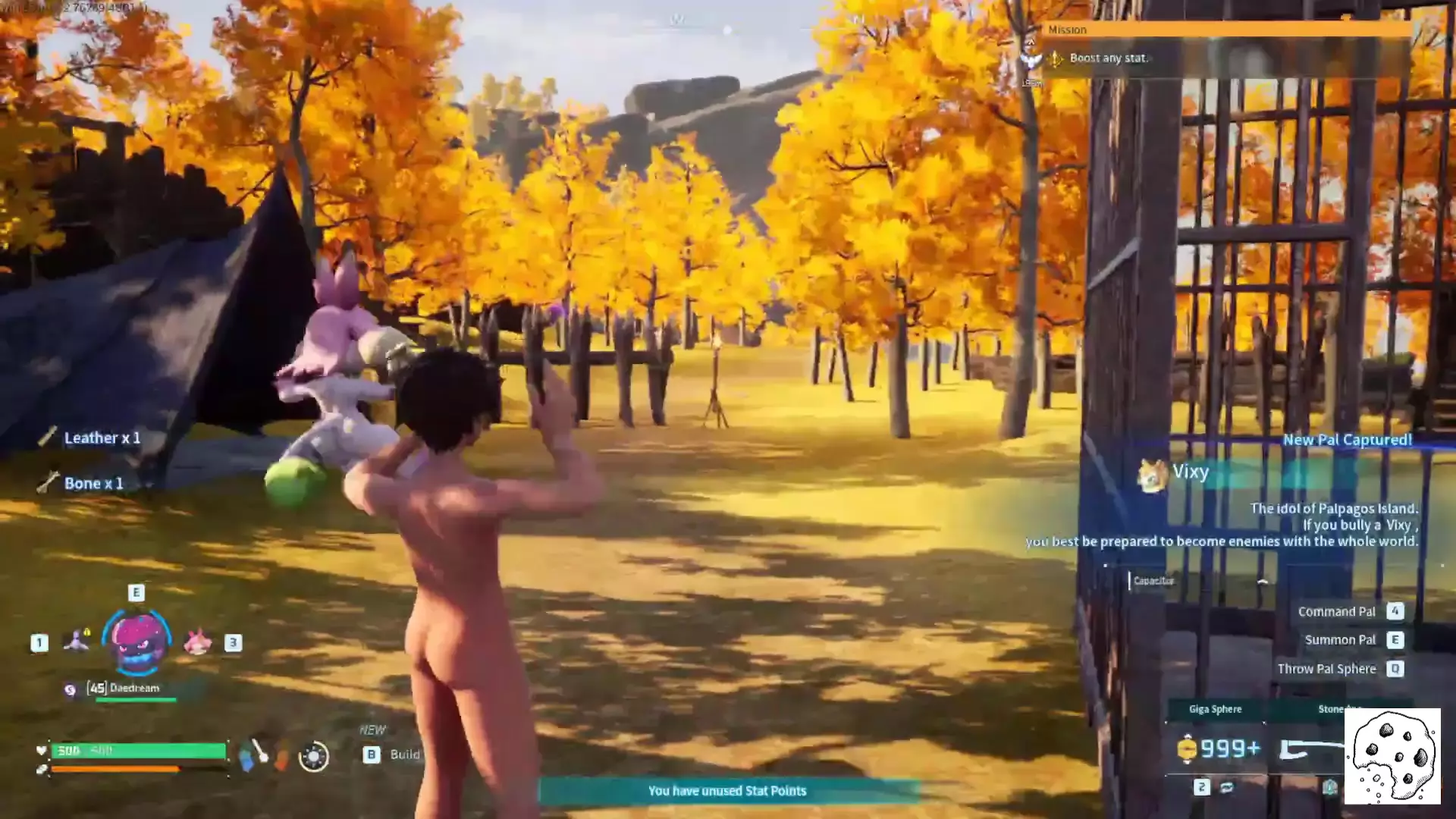Screen dimensions: 1456x819
Task: Click the cookie watermark logo
Action: 1392,756
